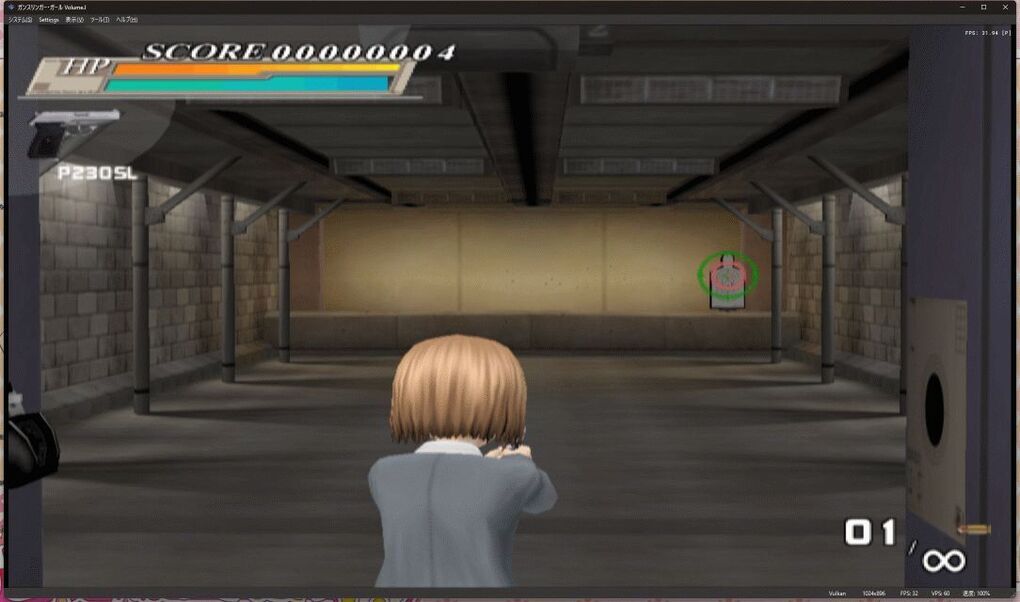Select the P230SL pistol weapon icon
Screen dimensions: 1020x602
click(x=71, y=132)
